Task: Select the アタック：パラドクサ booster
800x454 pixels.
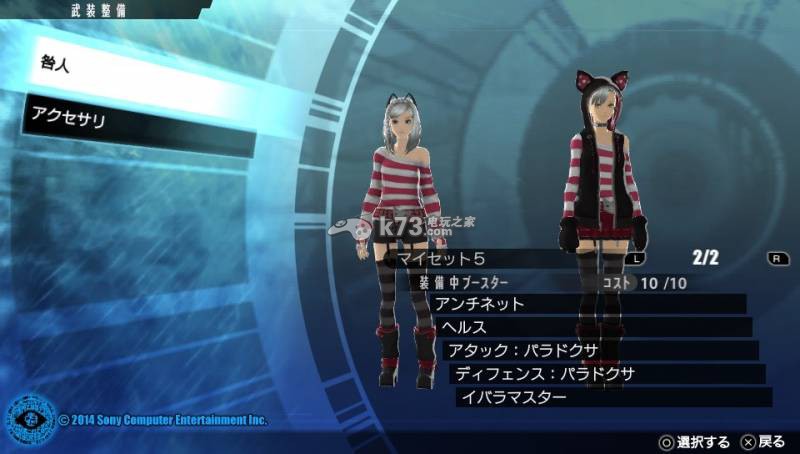Action: tap(598, 351)
